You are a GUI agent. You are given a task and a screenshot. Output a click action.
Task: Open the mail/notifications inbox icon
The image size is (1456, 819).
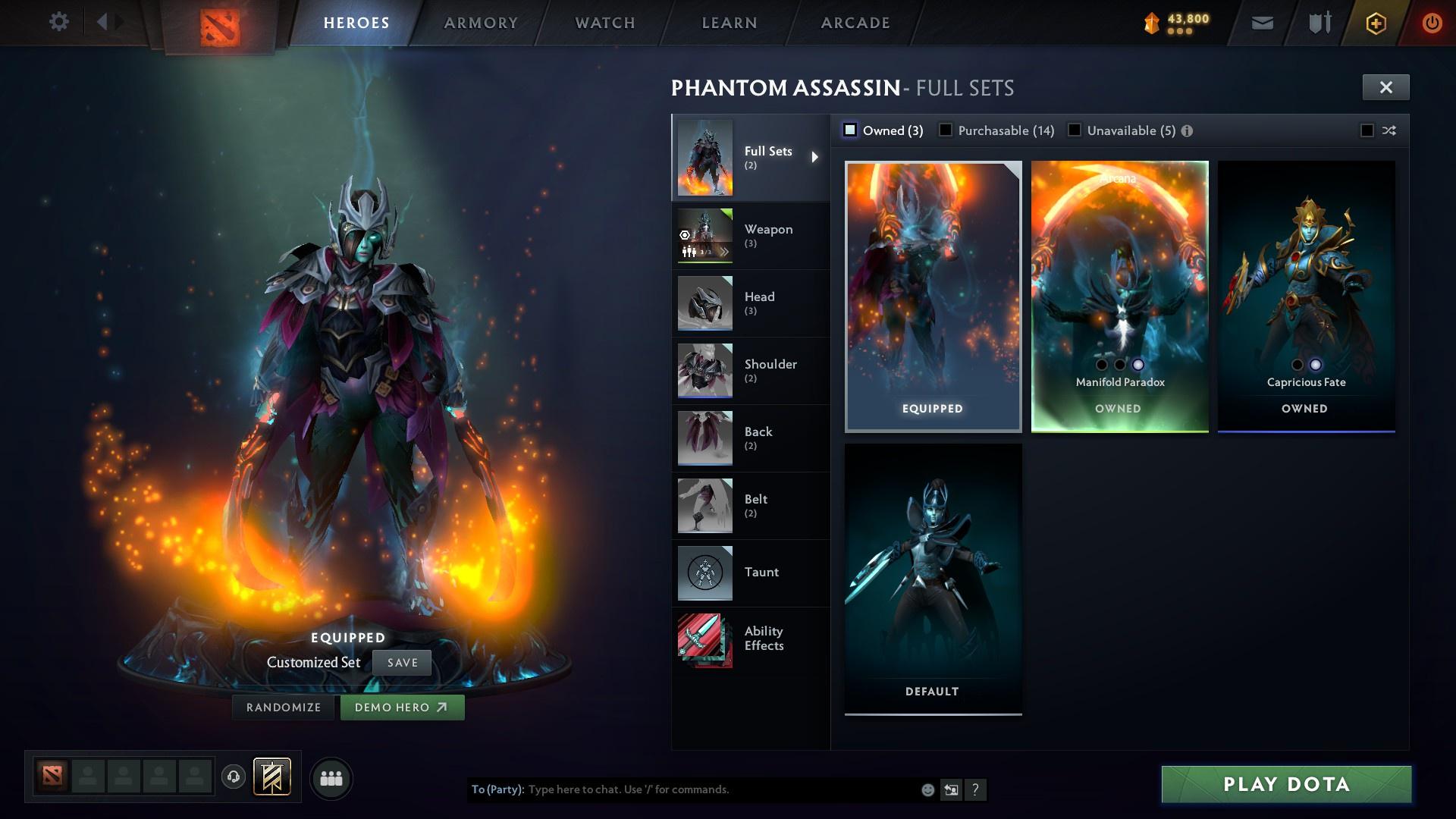pyautogui.click(x=1261, y=22)
